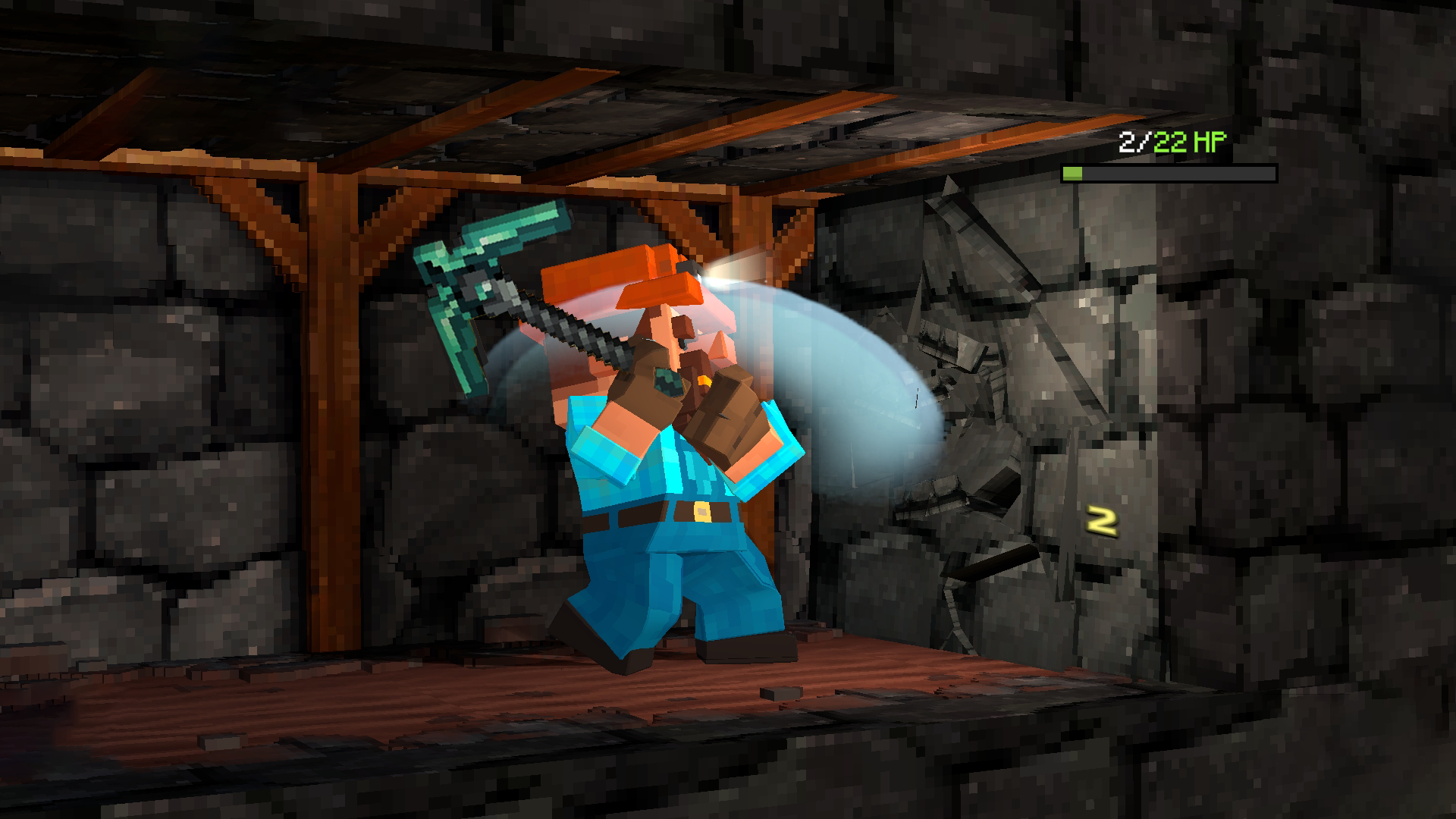The image size is (1456, 819).
Task: Click the green HP bar fill
Action: point(1072,173)
